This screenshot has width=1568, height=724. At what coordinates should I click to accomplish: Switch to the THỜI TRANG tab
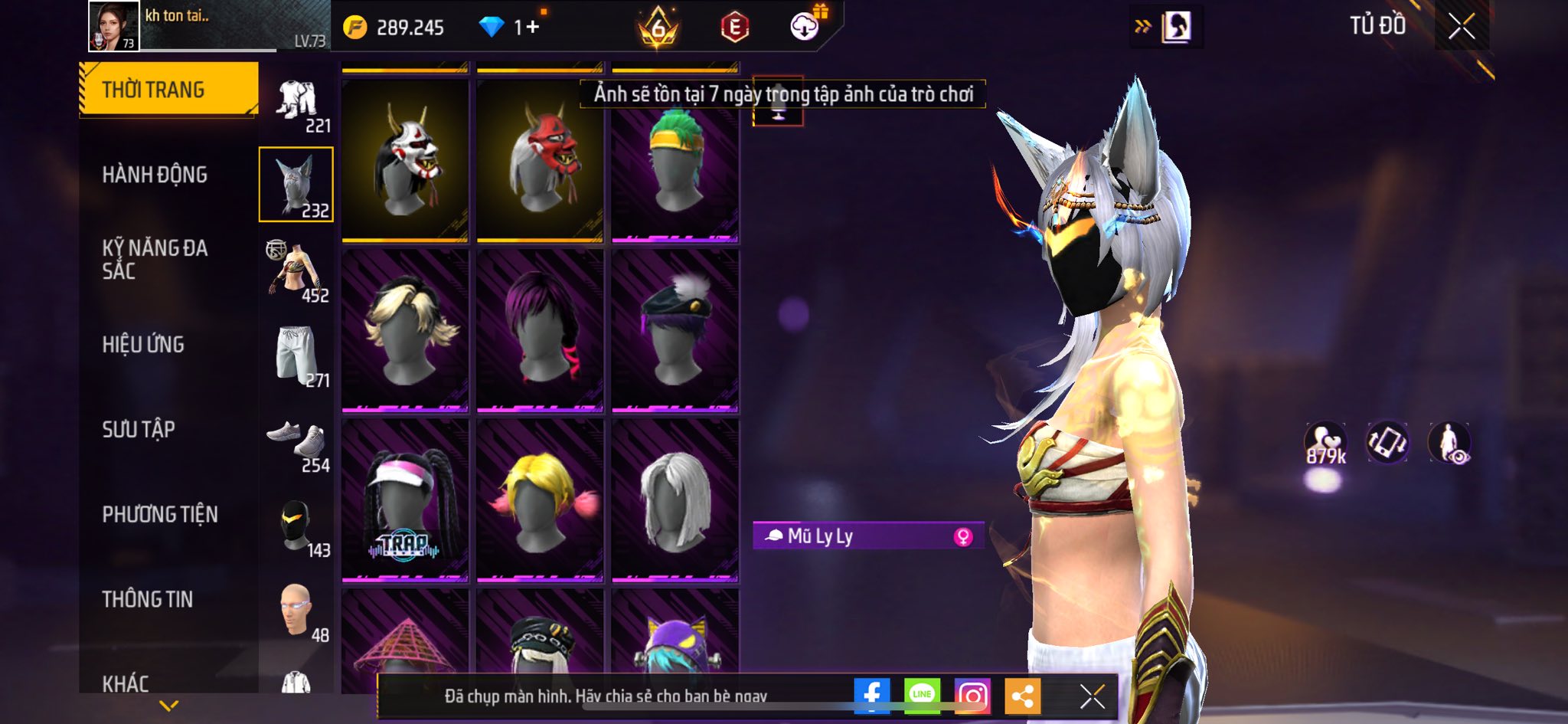point(168,90)
